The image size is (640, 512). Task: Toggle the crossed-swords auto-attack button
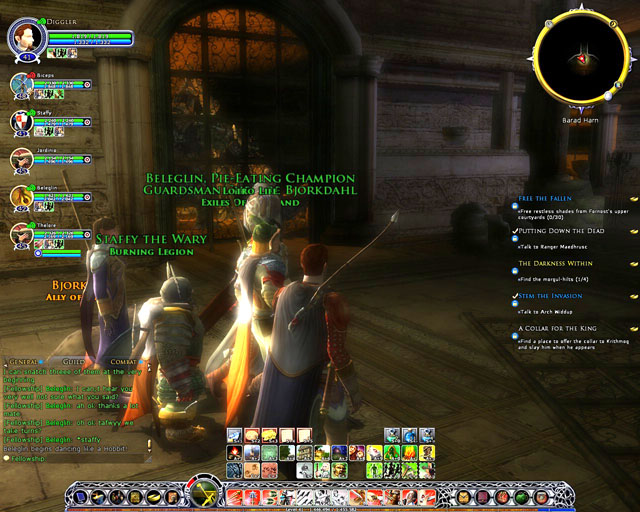click(x=206, y=494)
